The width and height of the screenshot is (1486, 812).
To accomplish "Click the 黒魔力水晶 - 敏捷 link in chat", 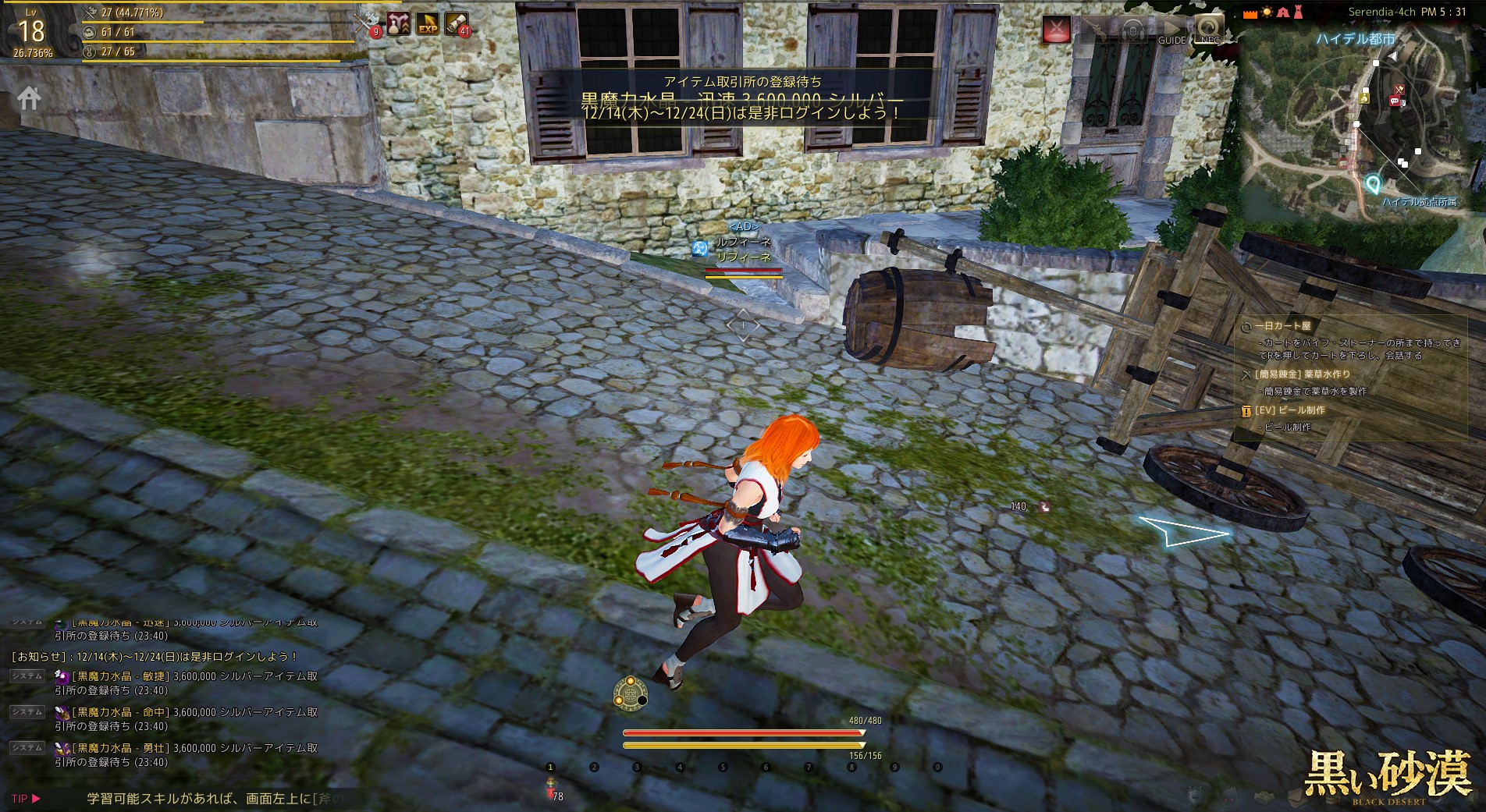I will tap(121, 676).
